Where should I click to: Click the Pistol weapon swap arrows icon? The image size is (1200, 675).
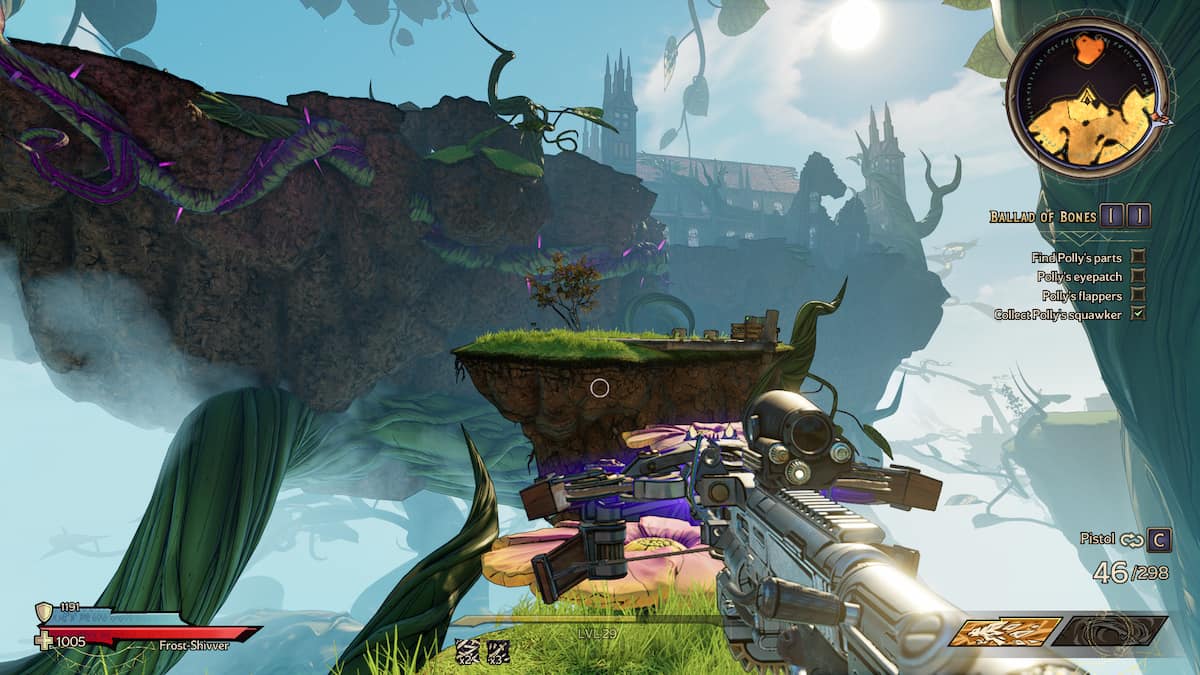(x=1131, y=540)
